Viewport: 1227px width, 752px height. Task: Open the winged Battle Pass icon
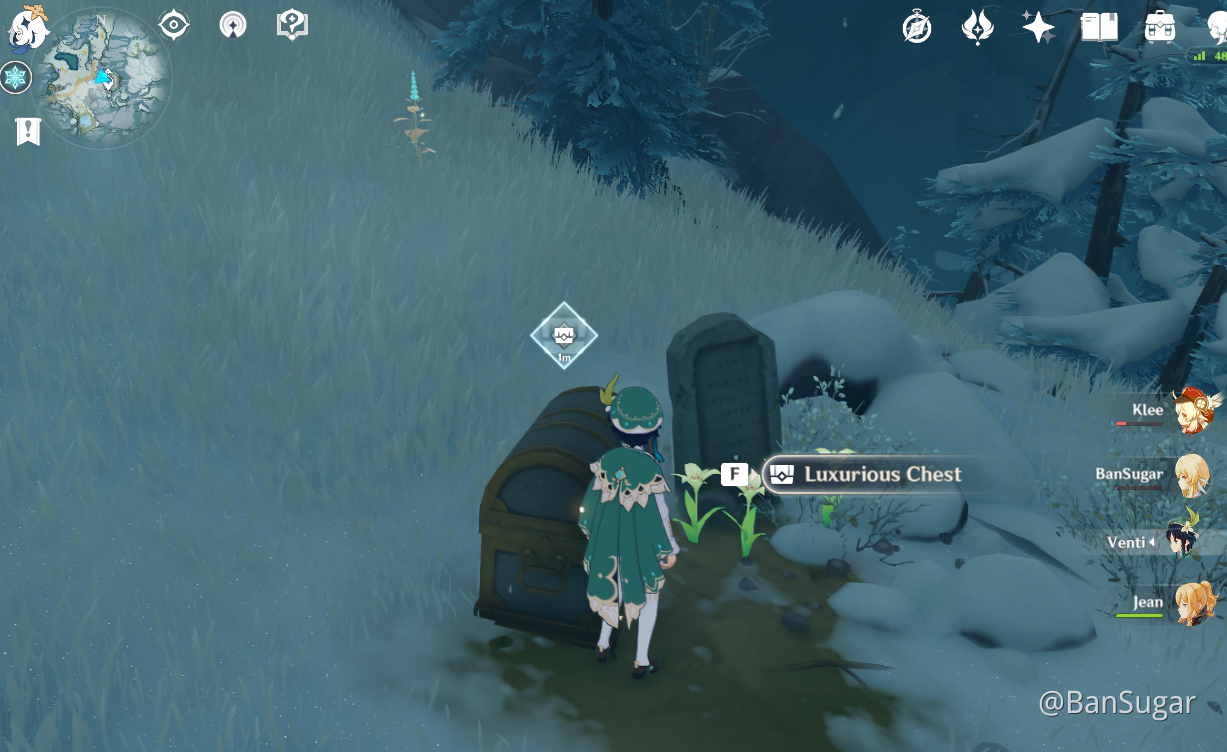977,28
